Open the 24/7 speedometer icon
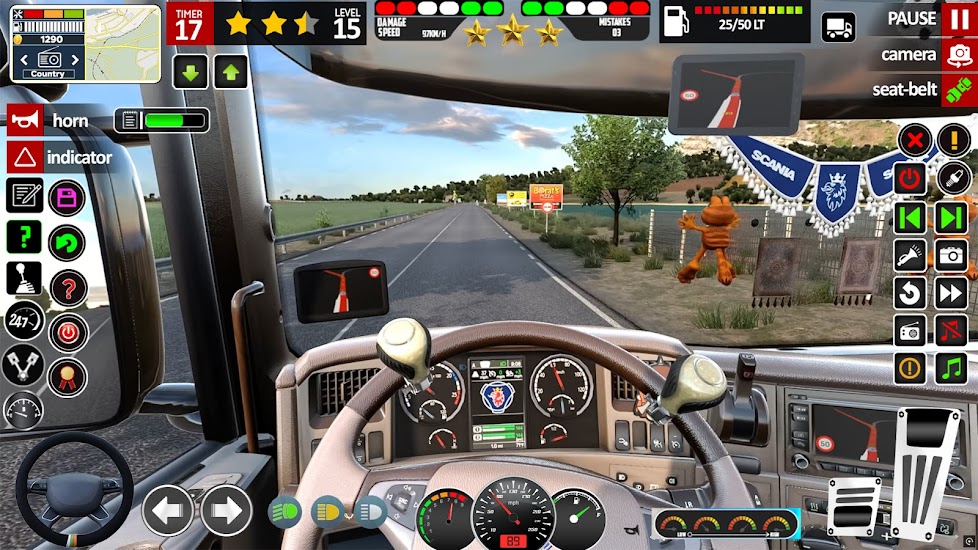978x550 pixels. (24, 321)
